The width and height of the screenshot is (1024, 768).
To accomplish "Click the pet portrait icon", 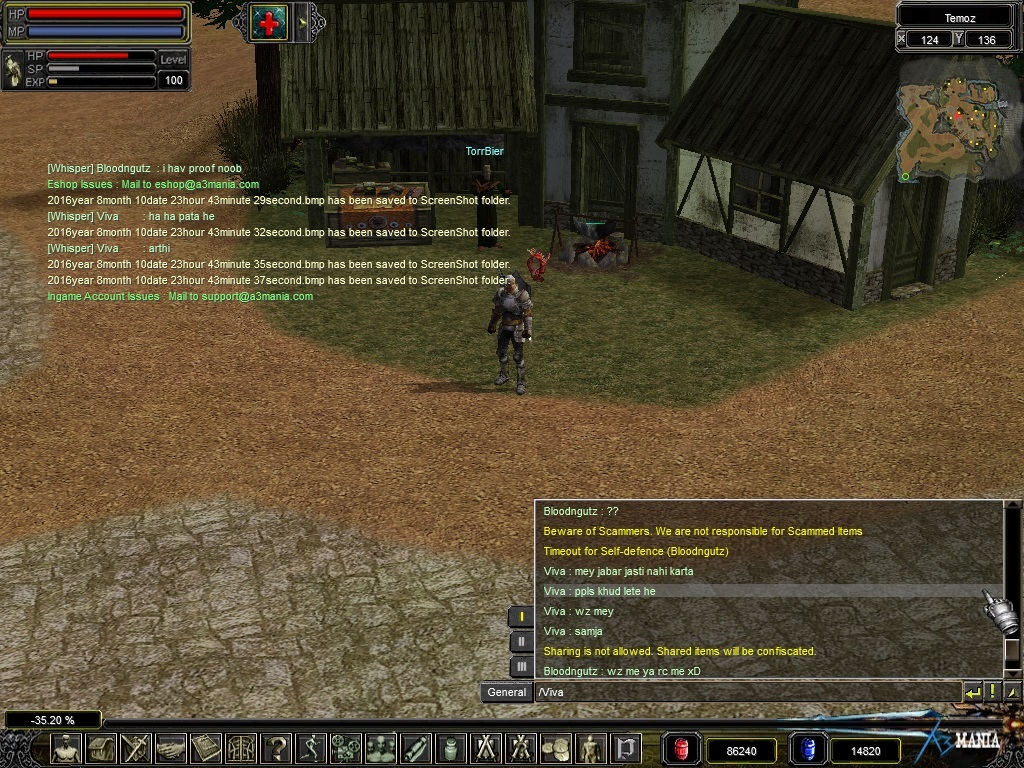I will click(x=13, y=70).
